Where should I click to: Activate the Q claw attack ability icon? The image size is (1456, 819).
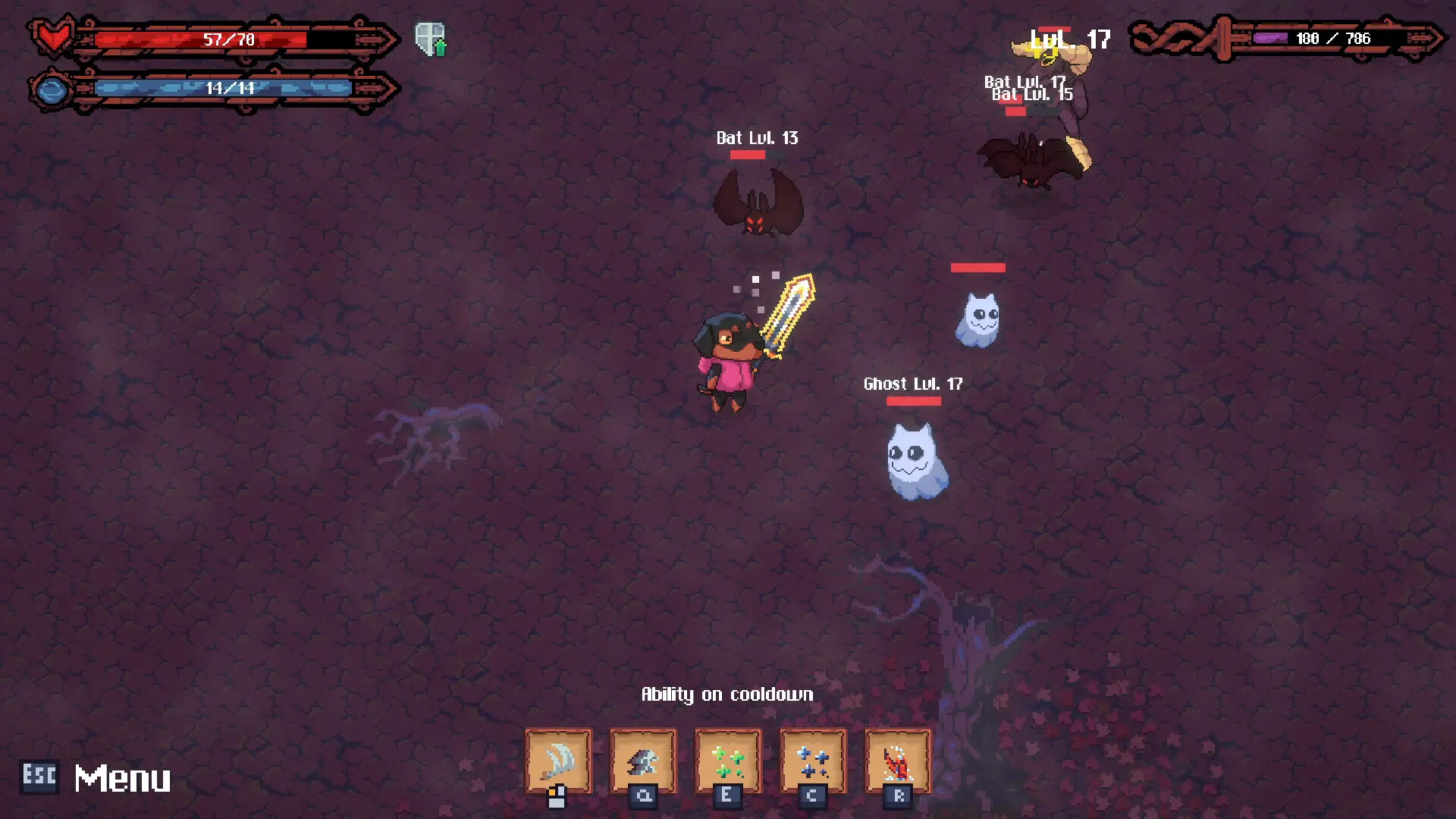point(643,761)
